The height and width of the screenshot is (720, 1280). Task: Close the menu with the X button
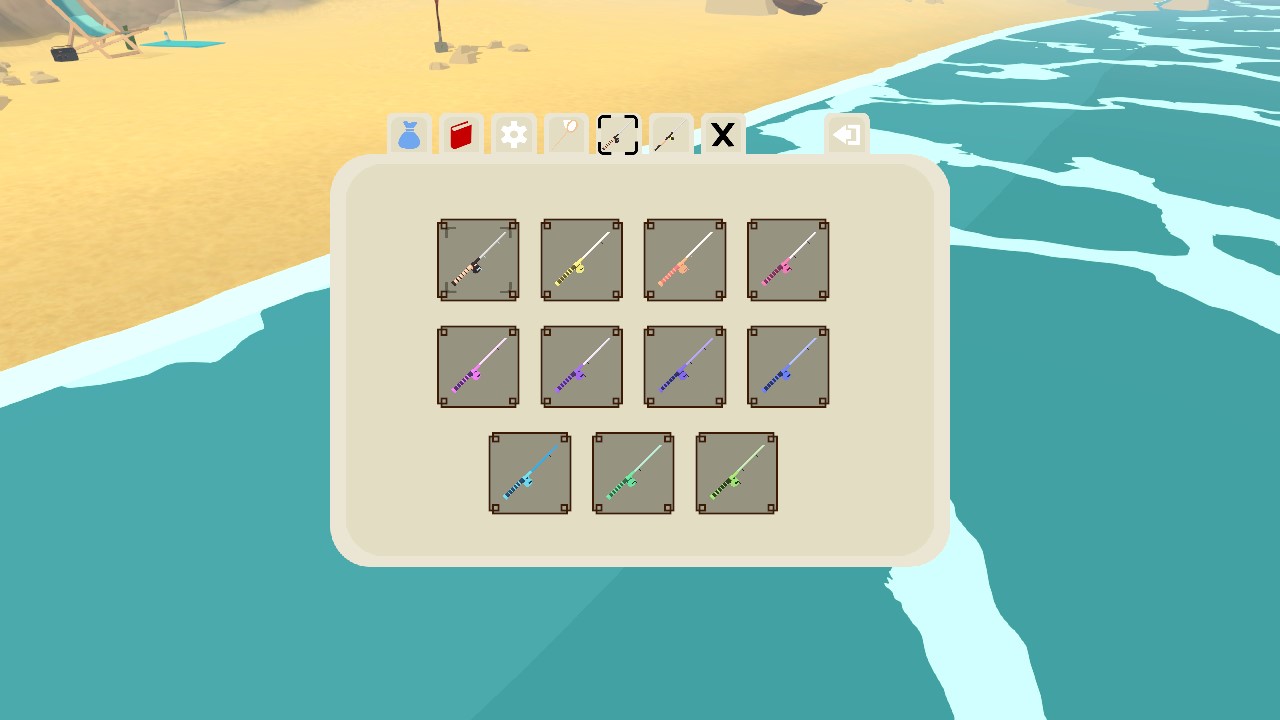click(x=722, y=136)
